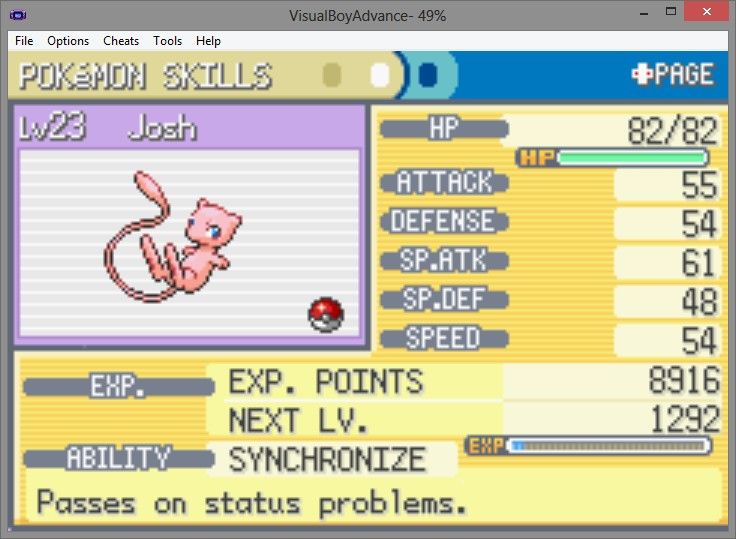Open the Cheats menu
The height and width of the screenshot is (539, 736).
point(121,41)
